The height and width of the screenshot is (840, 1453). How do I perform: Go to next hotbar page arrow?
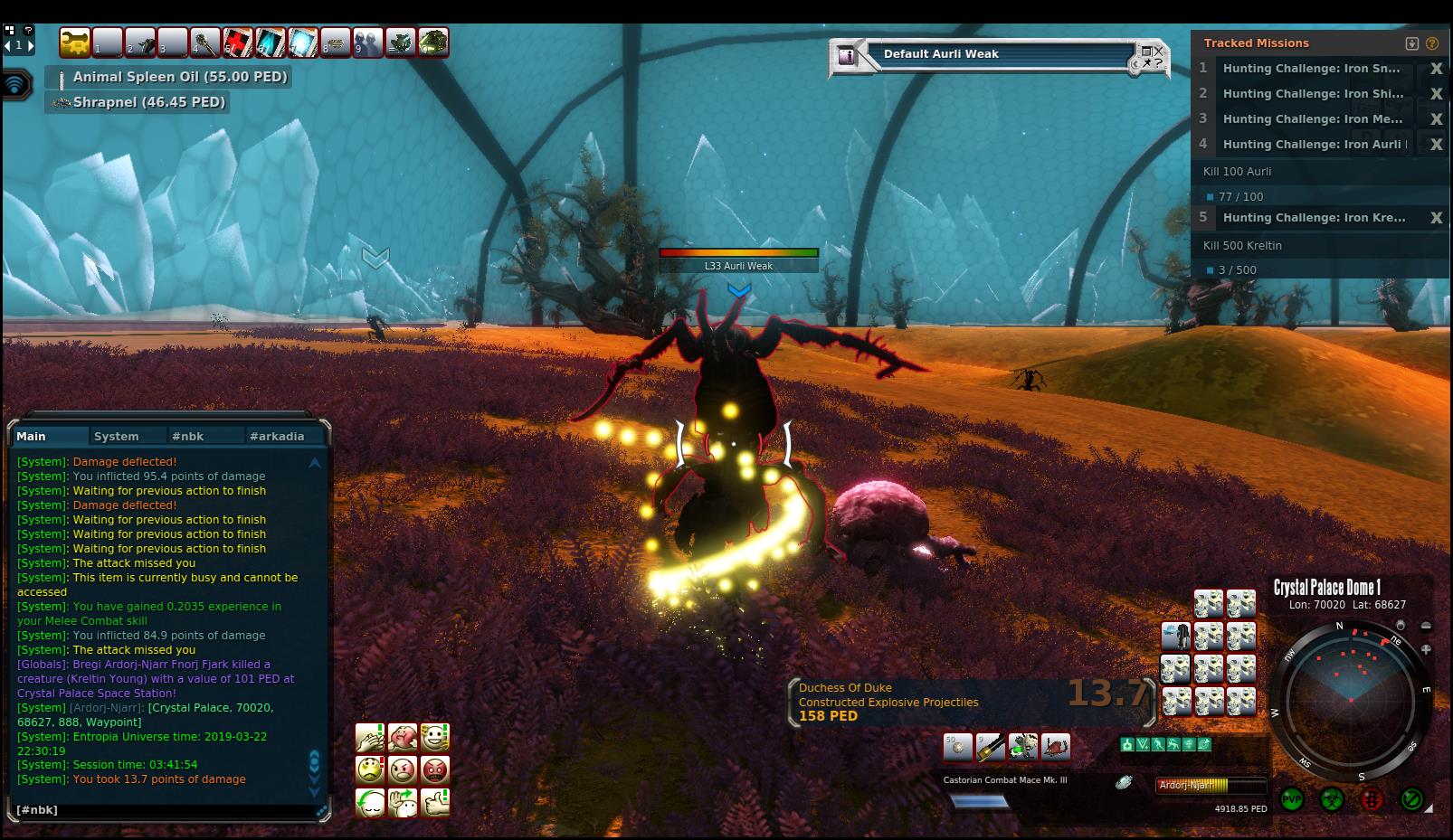30,44
